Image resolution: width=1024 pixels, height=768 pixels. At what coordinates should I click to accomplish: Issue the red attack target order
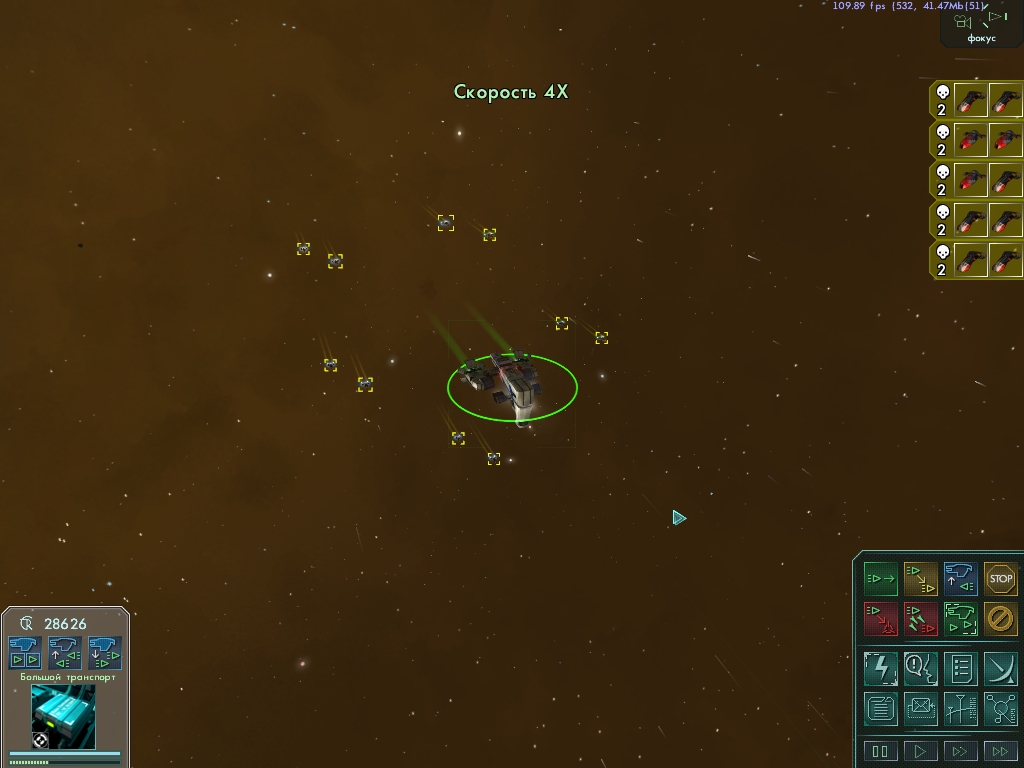[x=880, y=619]
